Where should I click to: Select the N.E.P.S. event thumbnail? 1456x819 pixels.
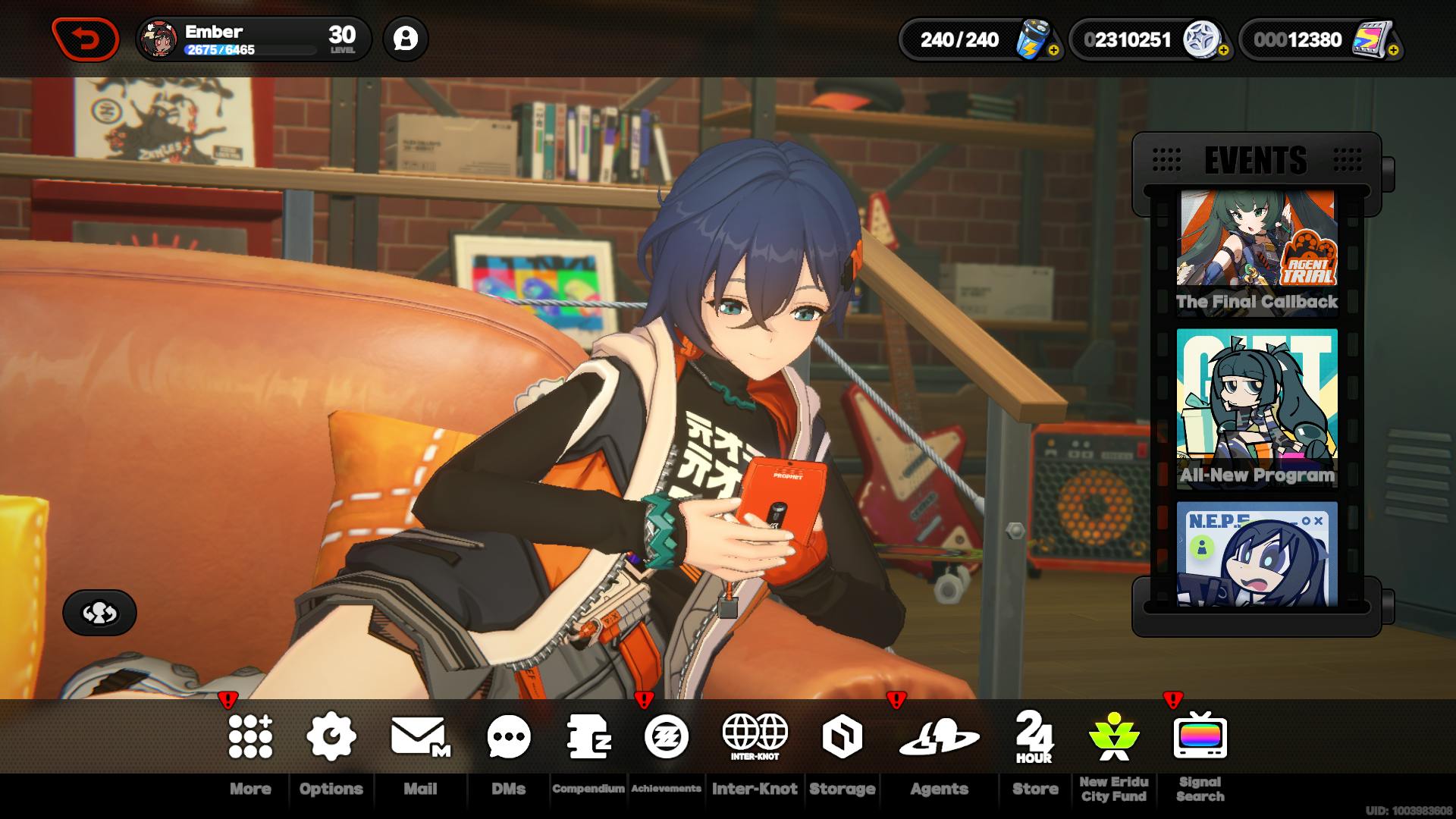point(1257,554)
